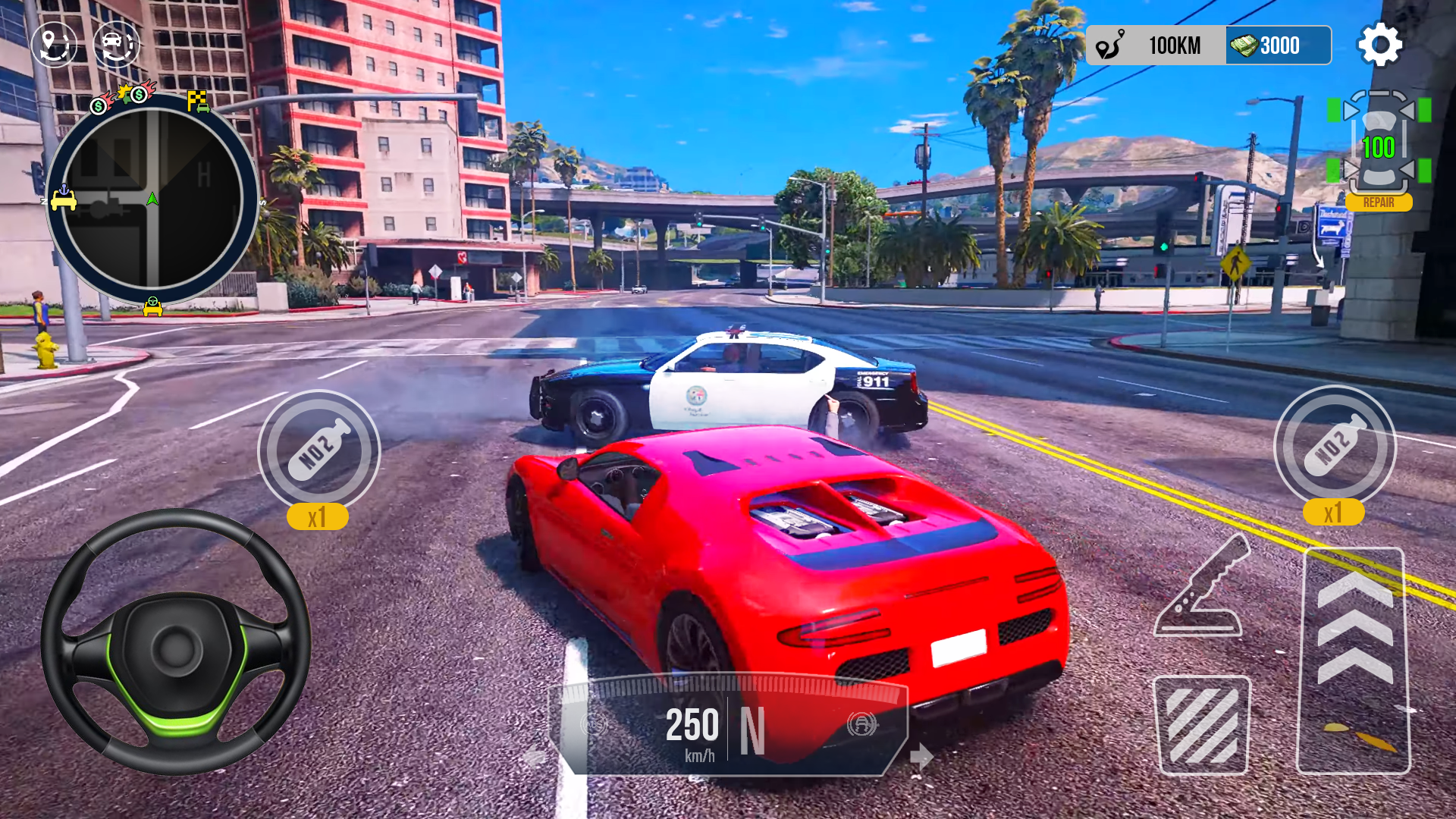Select the yellow steering wheel car marker

pyautogui.click(x=152, y=306)
